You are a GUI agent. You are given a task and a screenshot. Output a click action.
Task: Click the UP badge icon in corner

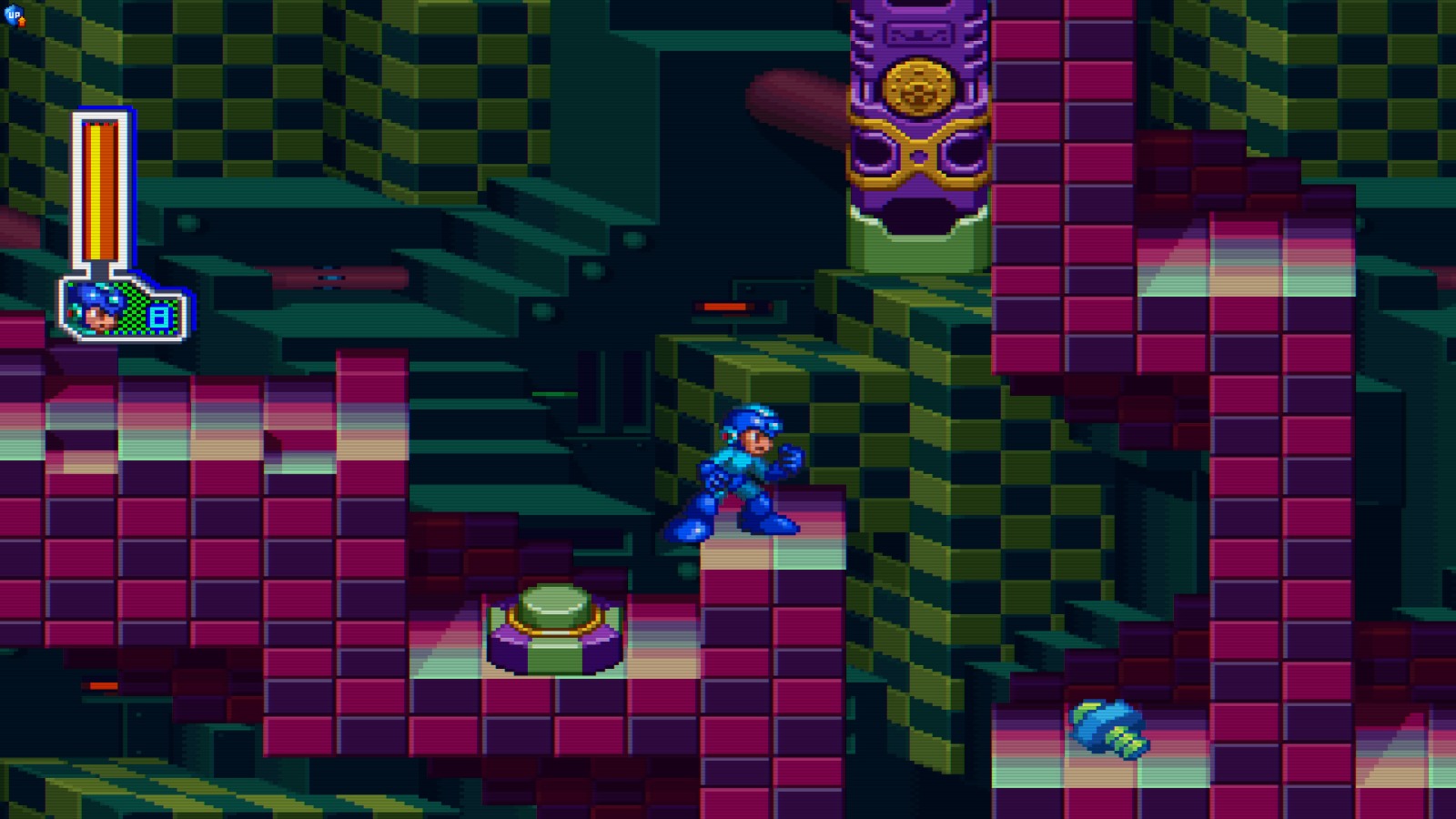(x=13, y=15)
